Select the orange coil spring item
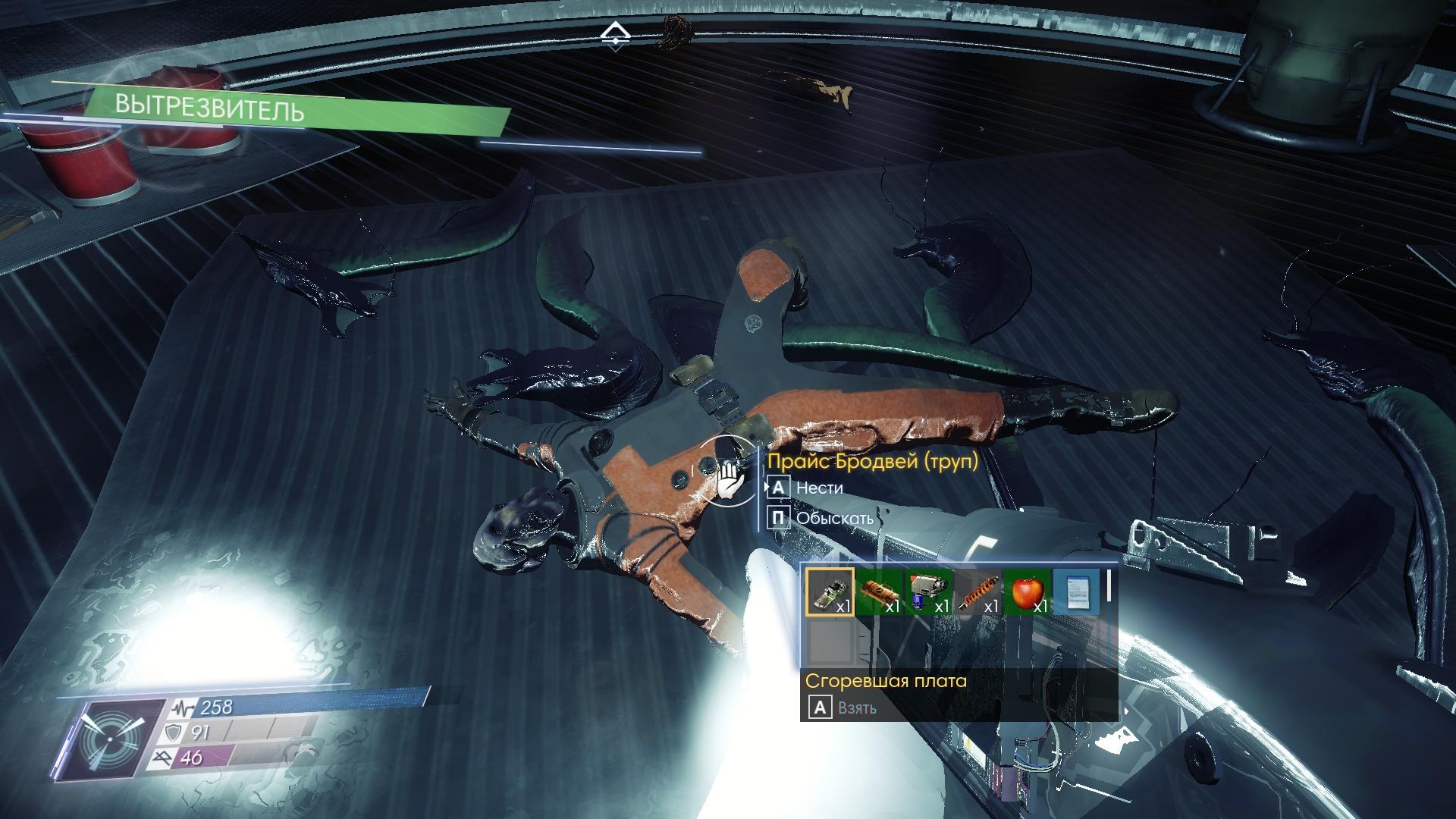The image size is (1456, 819). click(977, 591)
